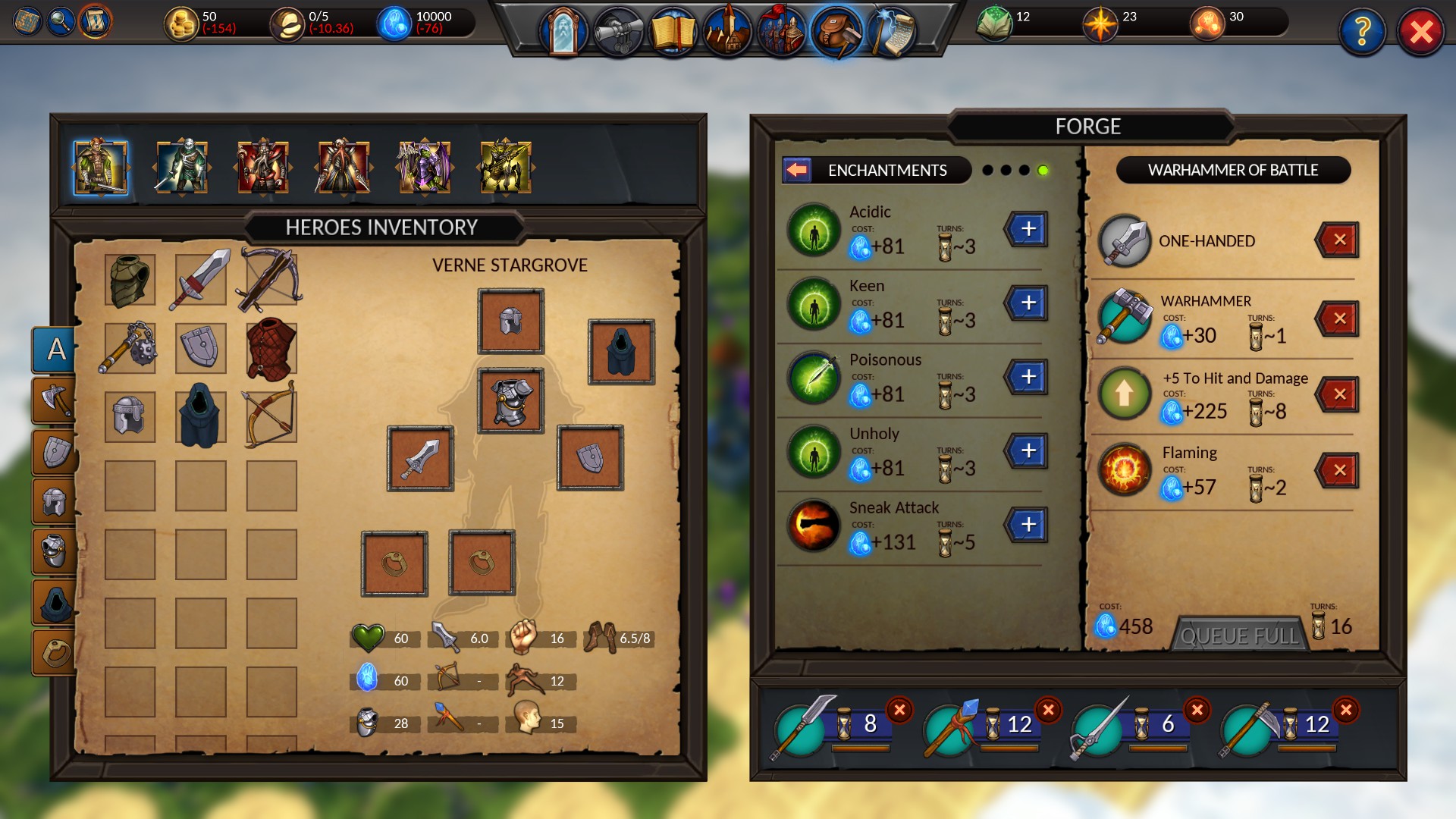Select the golden dragon hero portrait
Viewport: 1456px width, 819px height.
coord(505,168)
